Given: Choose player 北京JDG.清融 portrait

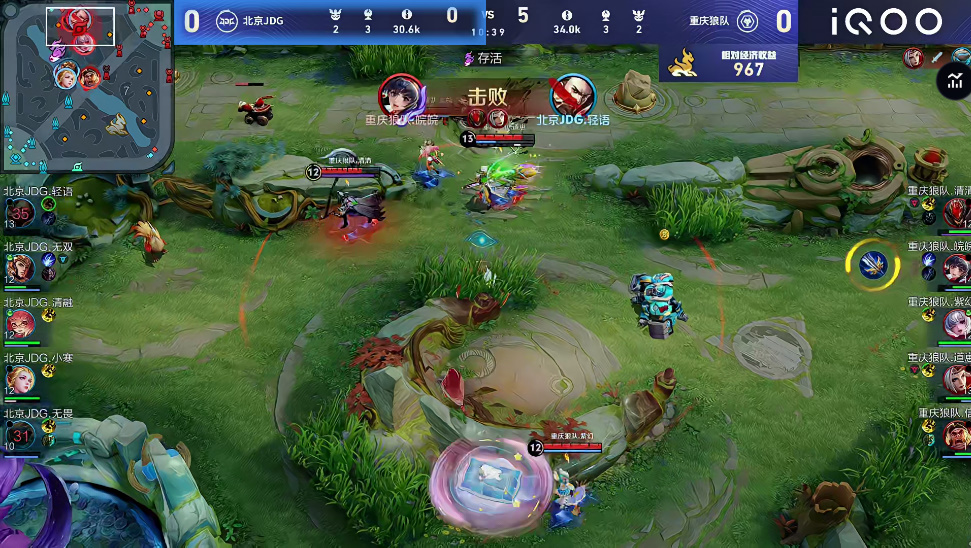Looking at the screenshot, I should click(20, 323).
